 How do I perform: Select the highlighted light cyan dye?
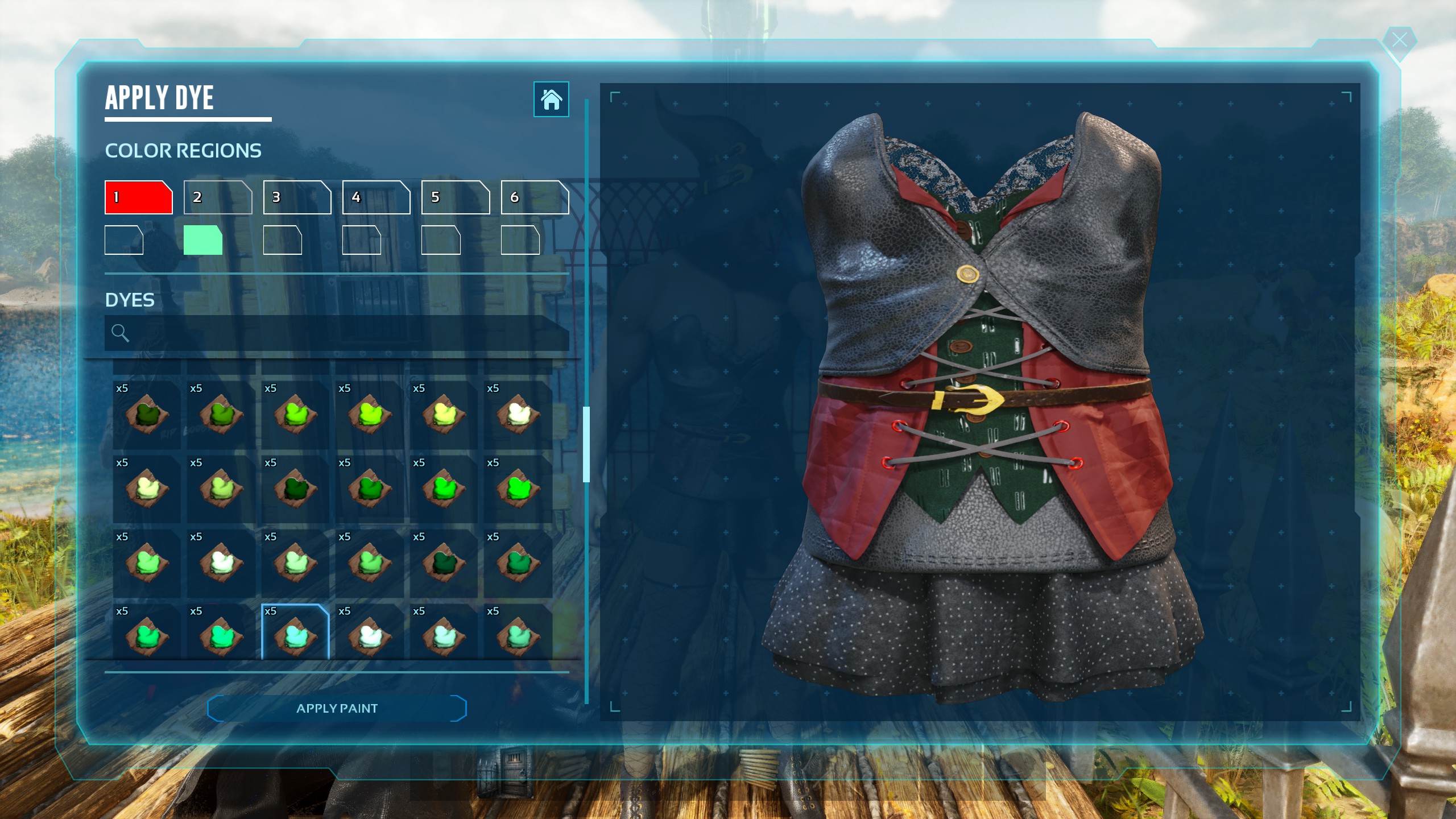295,632
